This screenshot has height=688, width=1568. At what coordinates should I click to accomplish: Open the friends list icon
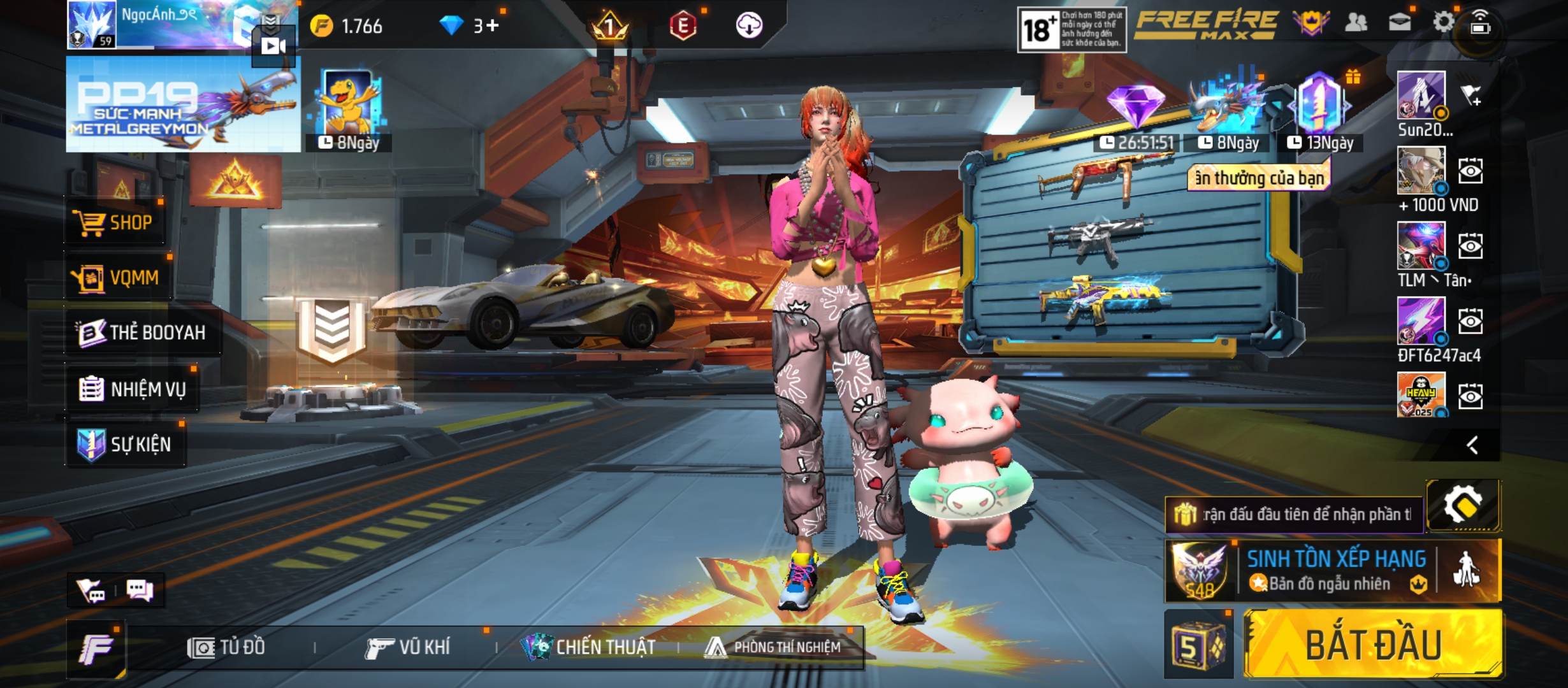[1356, 23]
